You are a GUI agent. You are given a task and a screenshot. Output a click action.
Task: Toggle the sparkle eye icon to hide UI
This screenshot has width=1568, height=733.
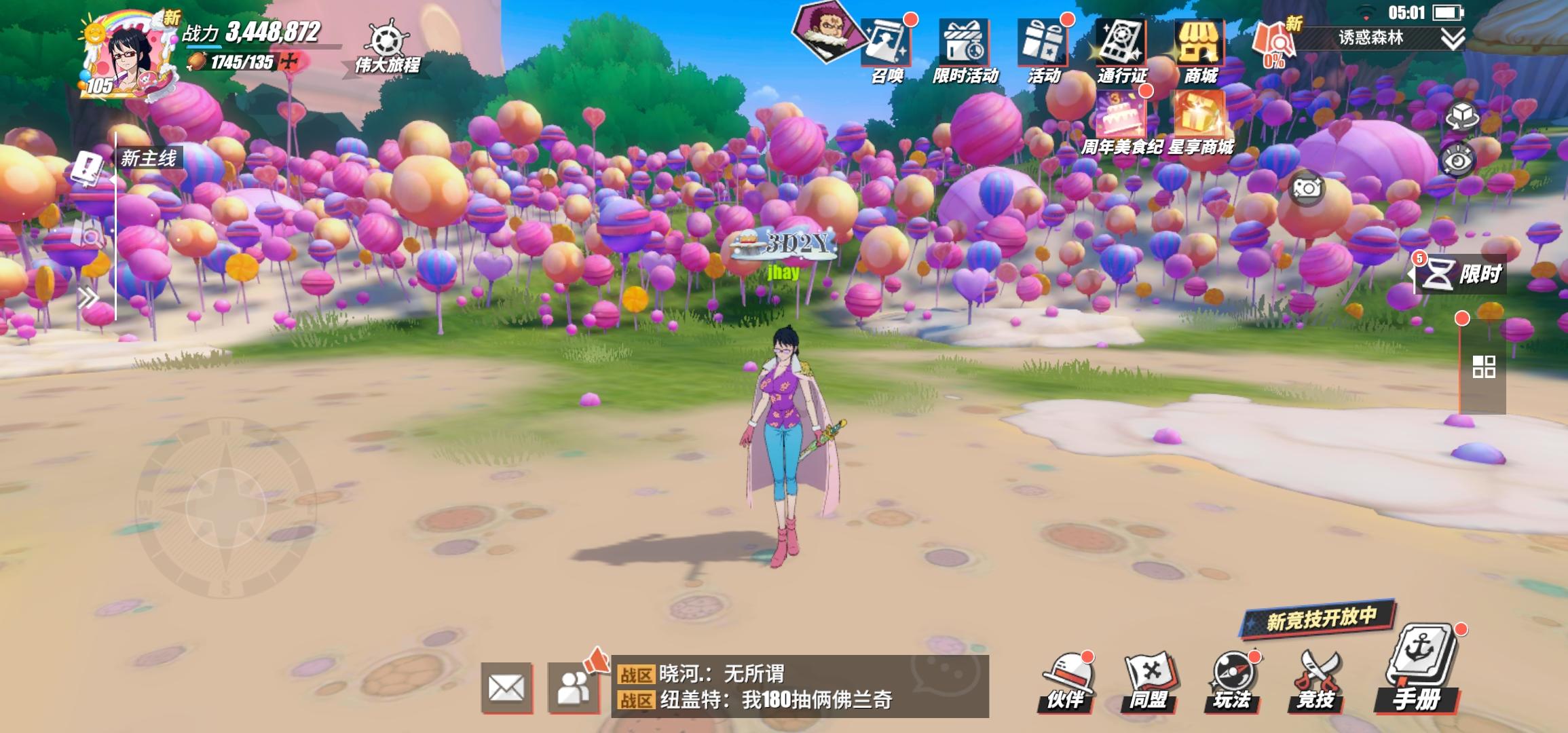[x=1459, y=157]
